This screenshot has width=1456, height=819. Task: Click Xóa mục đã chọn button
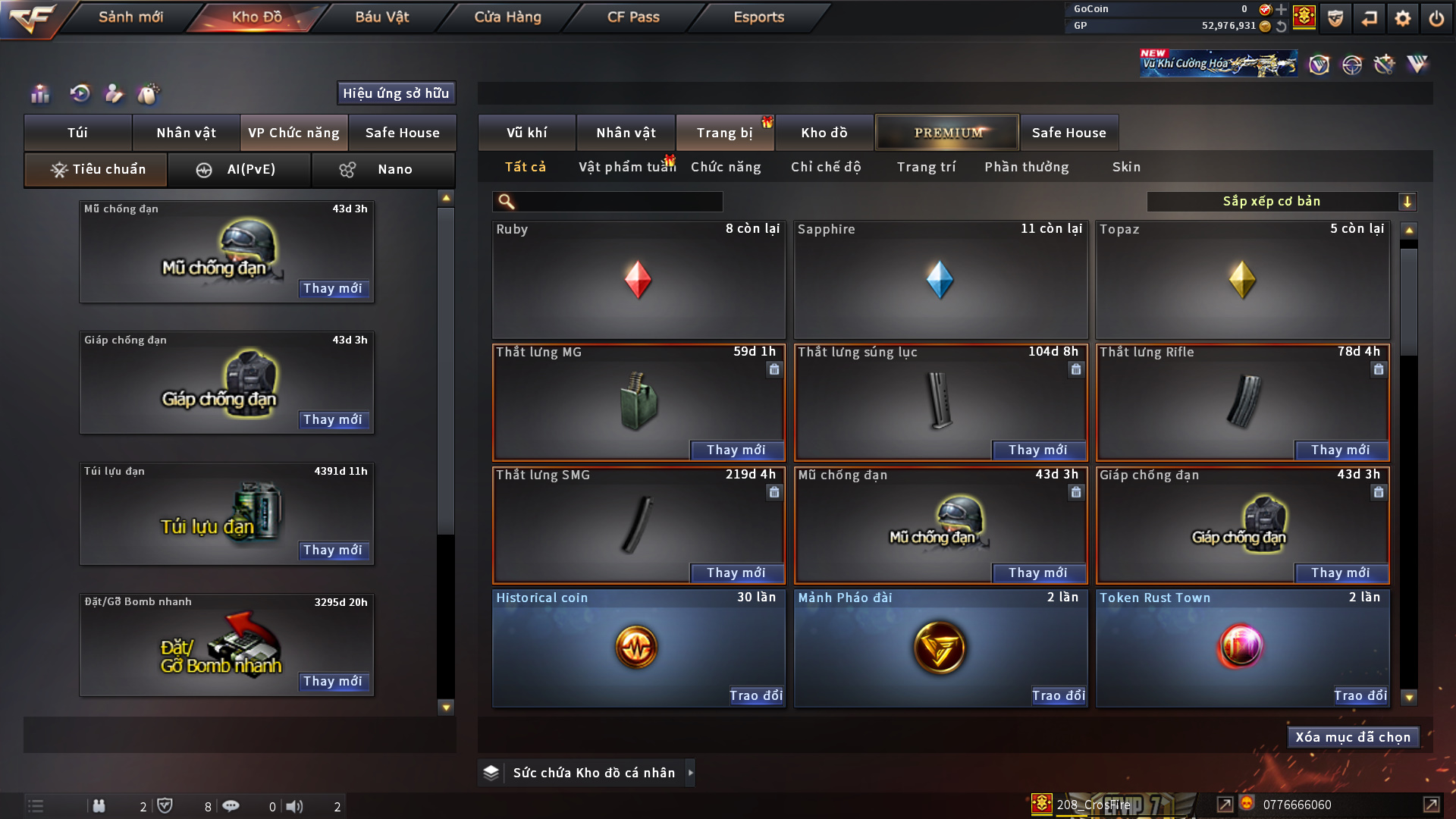point(1353,737)
